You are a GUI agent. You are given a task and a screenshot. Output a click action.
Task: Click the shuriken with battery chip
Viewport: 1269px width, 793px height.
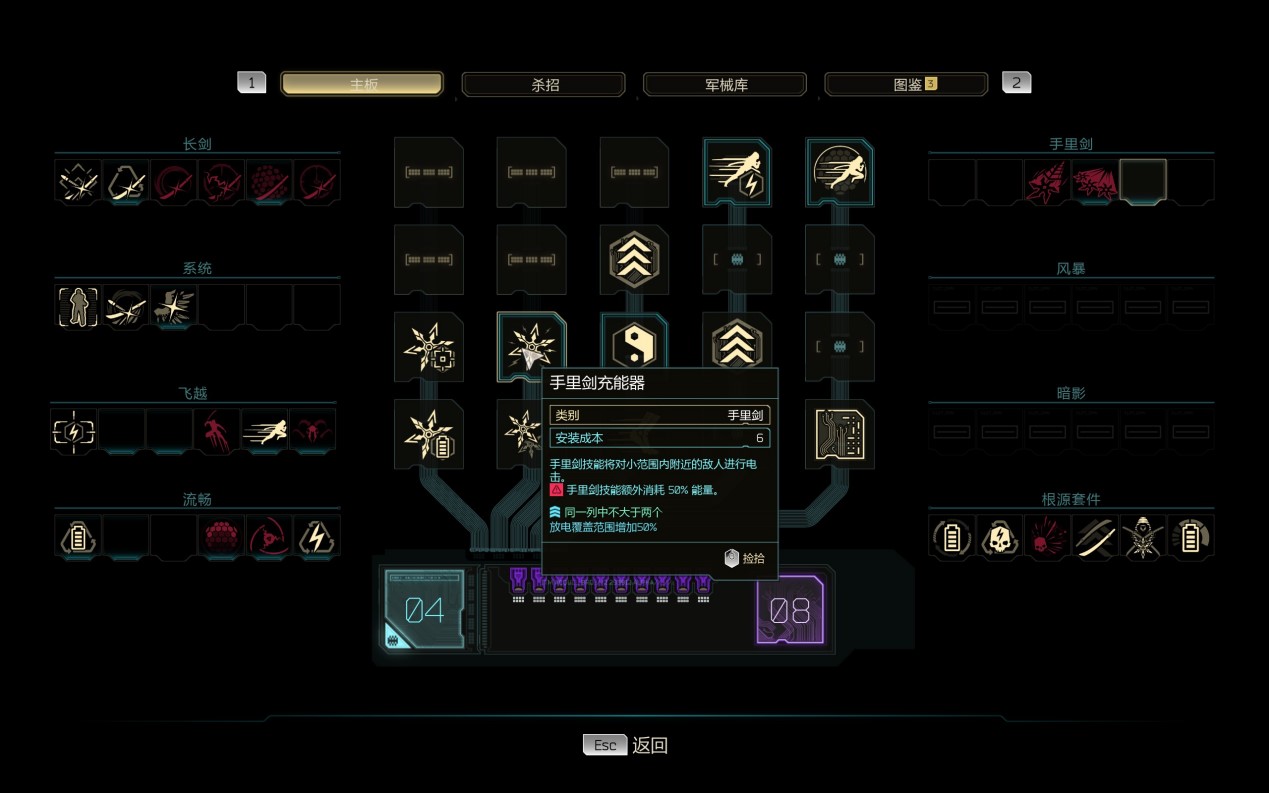pos(428,434)
